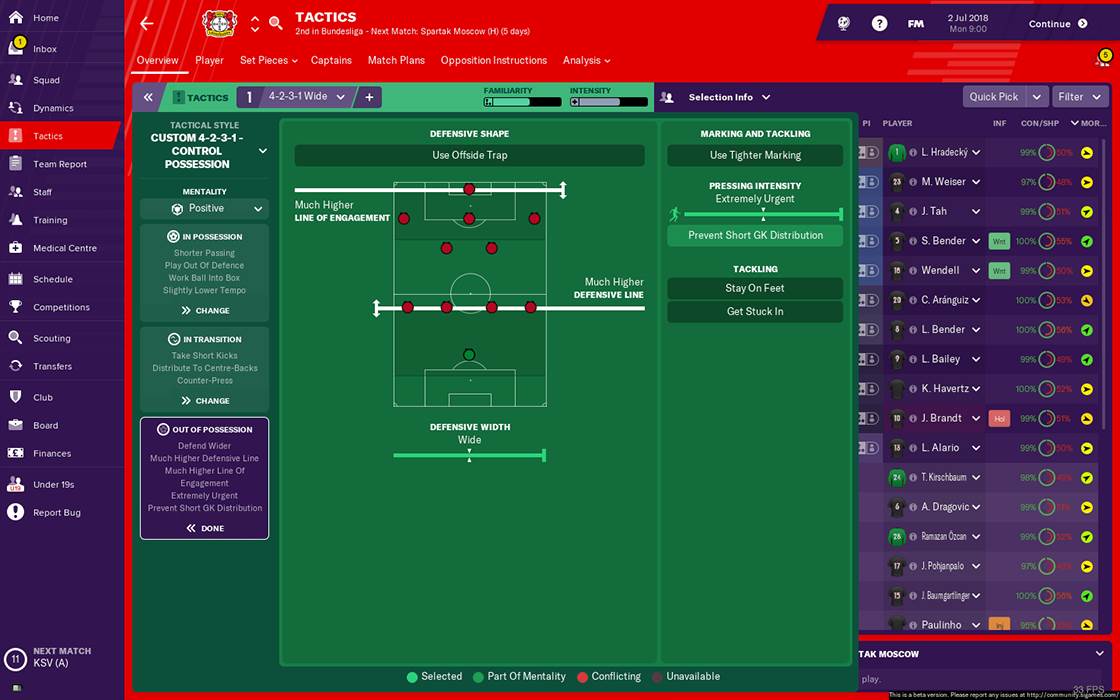Open the Quick Pick menu

point(1003,97)
